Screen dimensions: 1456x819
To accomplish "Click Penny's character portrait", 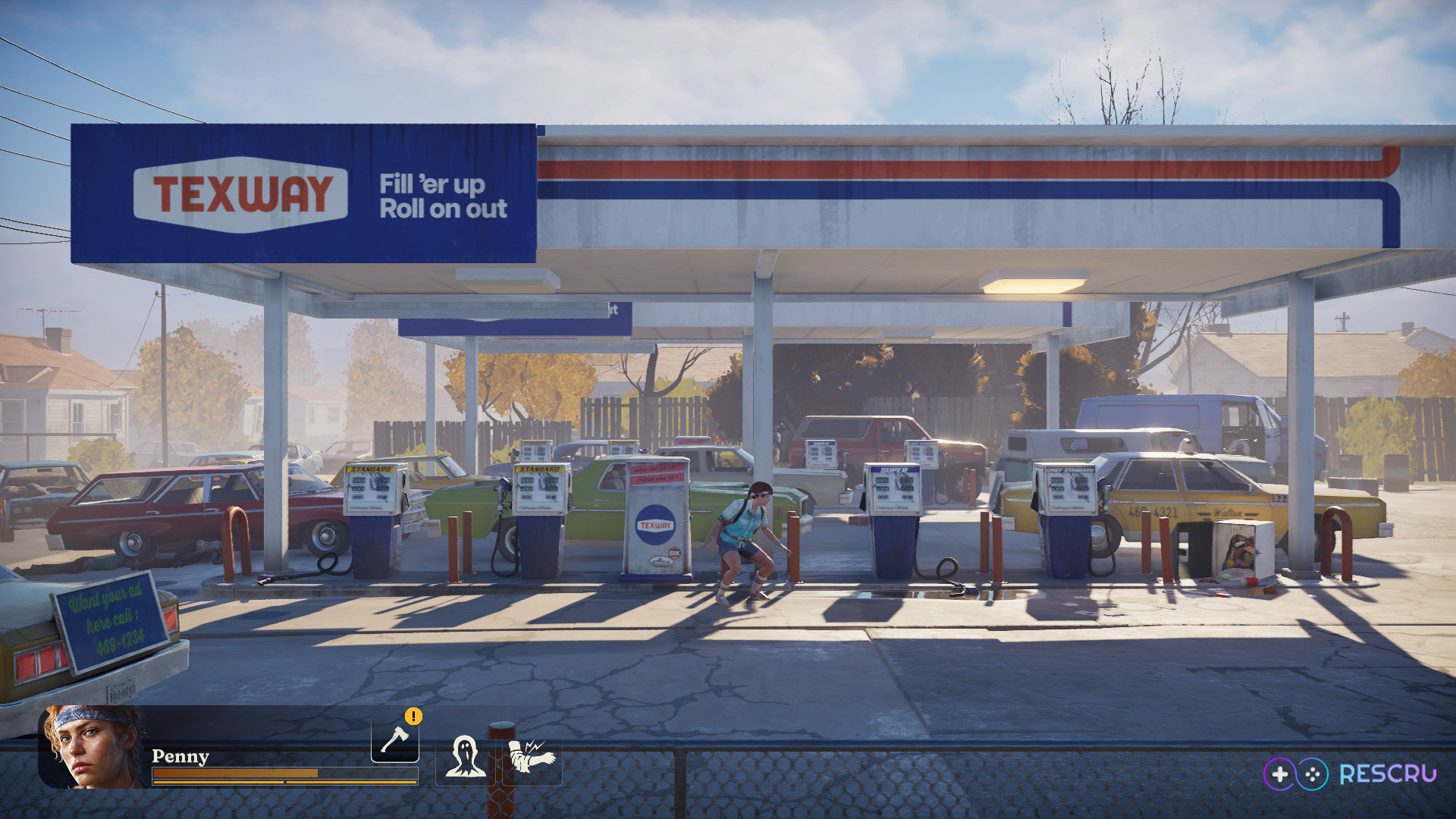I will click(91, 747).
